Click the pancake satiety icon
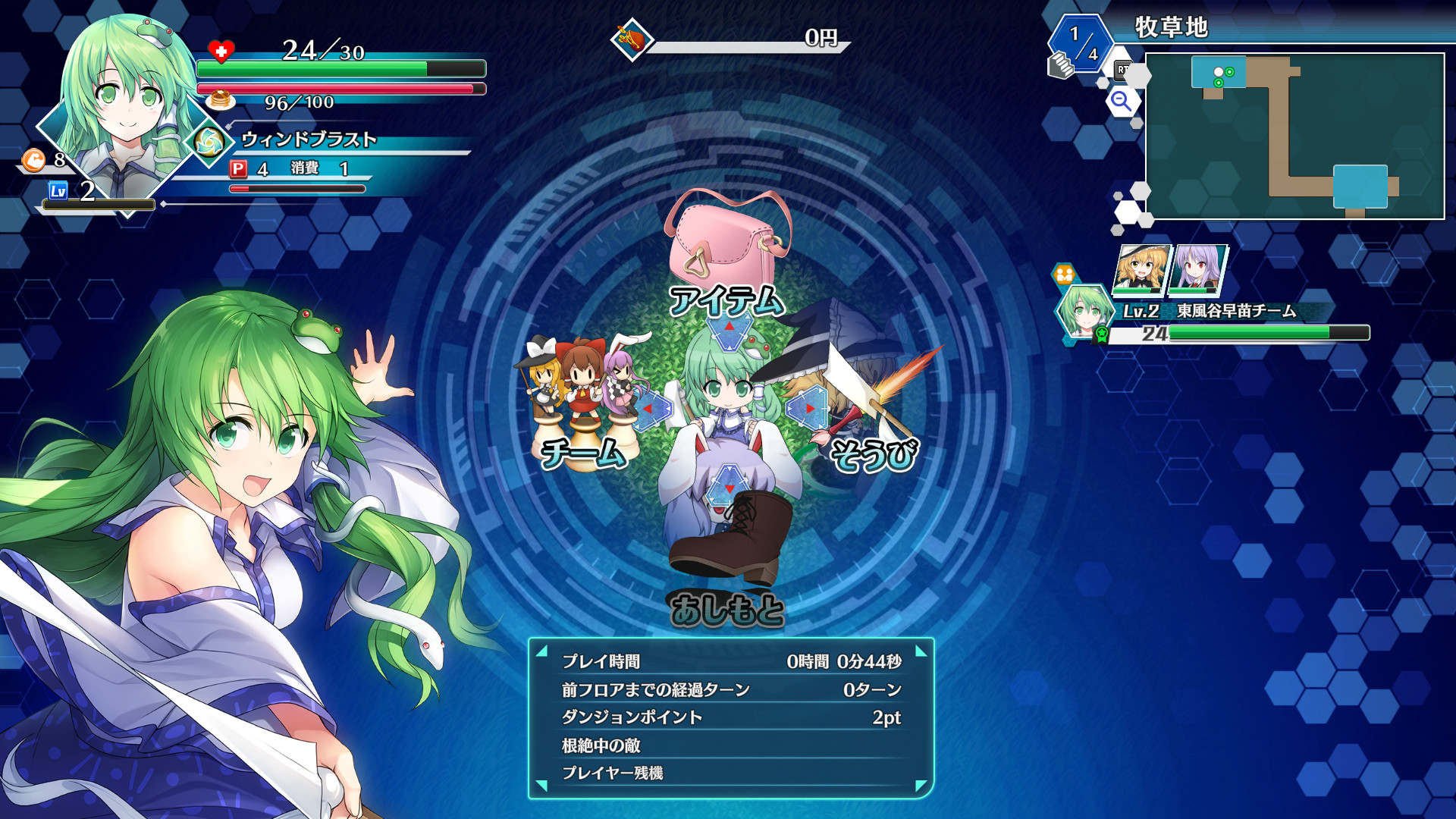The image size is (1456, 819). [218, 99]
